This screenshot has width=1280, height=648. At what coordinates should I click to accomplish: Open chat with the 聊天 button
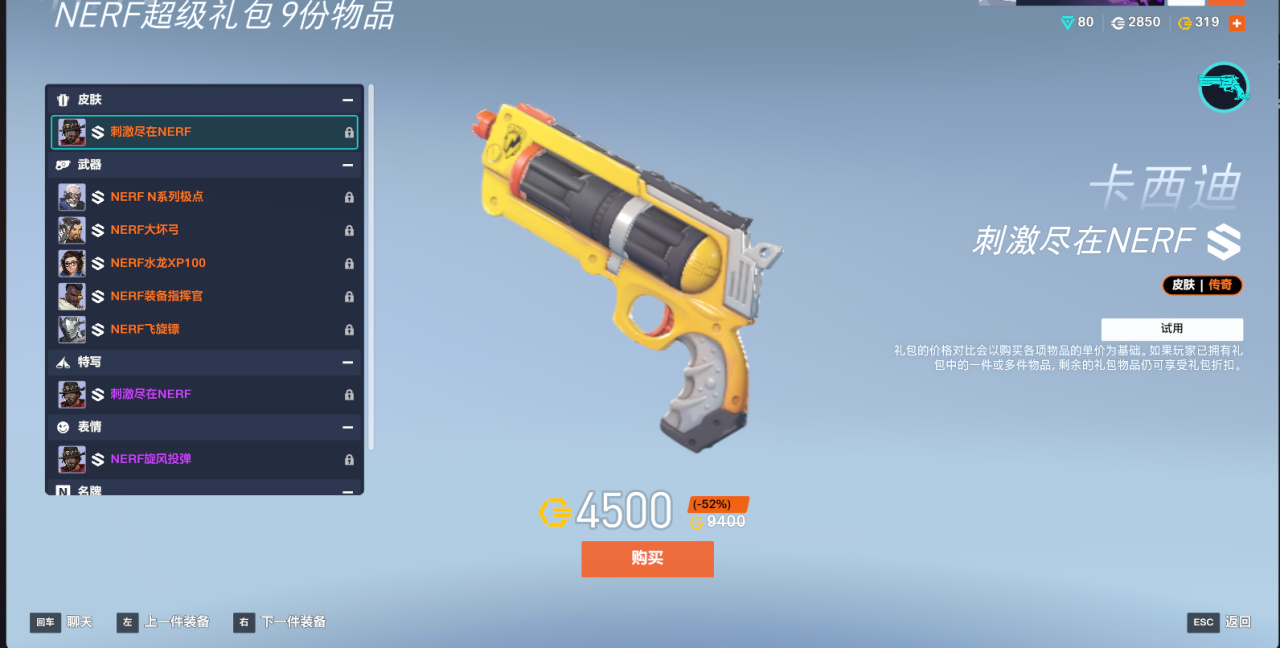62,622
